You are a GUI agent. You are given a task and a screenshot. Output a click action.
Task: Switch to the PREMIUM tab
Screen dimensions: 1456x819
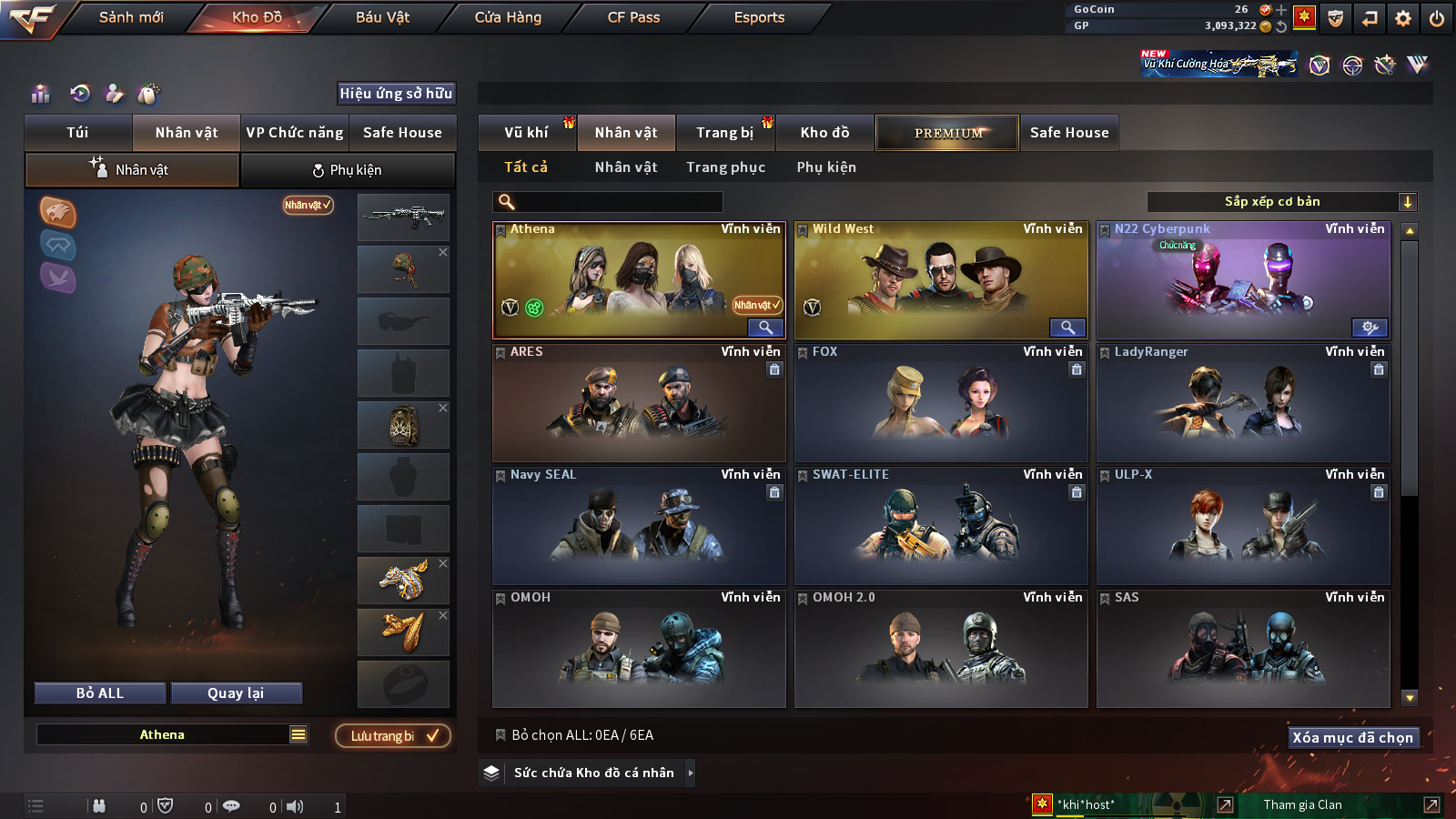point(947,133)
